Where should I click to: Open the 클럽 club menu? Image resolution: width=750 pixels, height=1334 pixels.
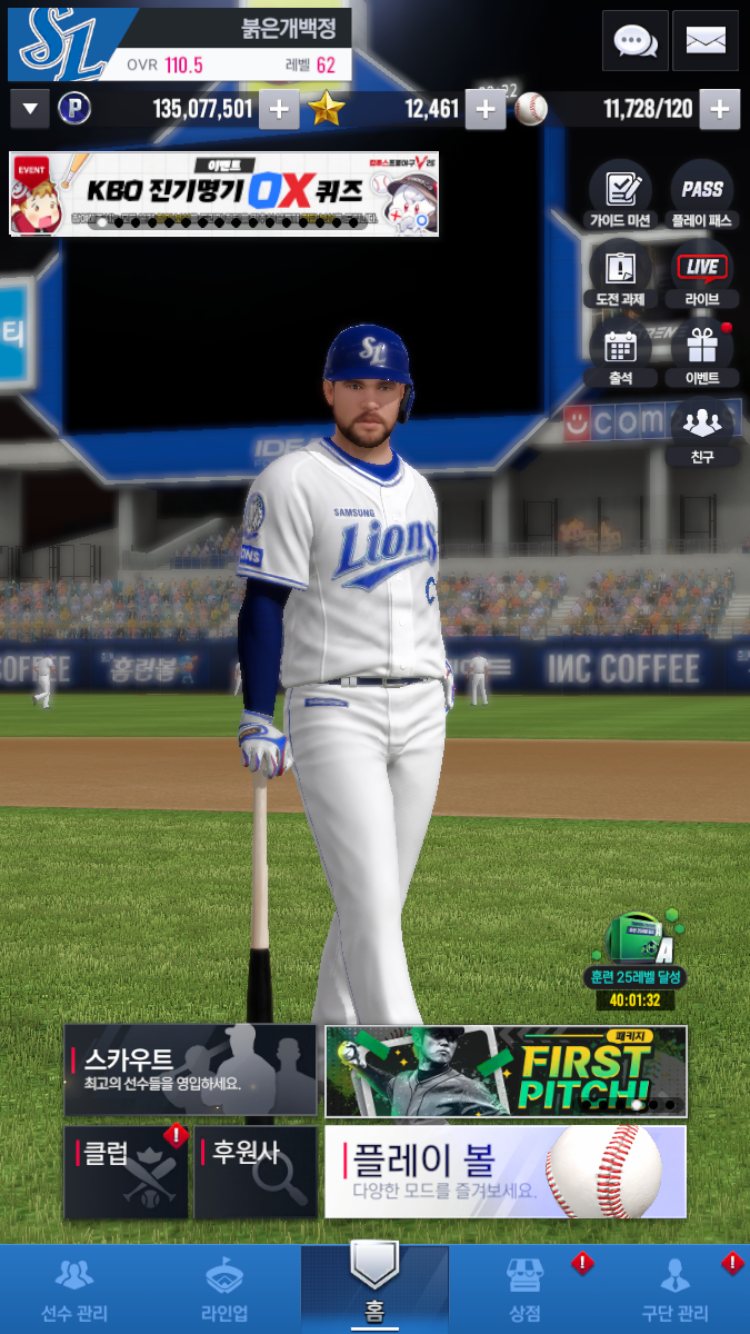click(126, 1172)
